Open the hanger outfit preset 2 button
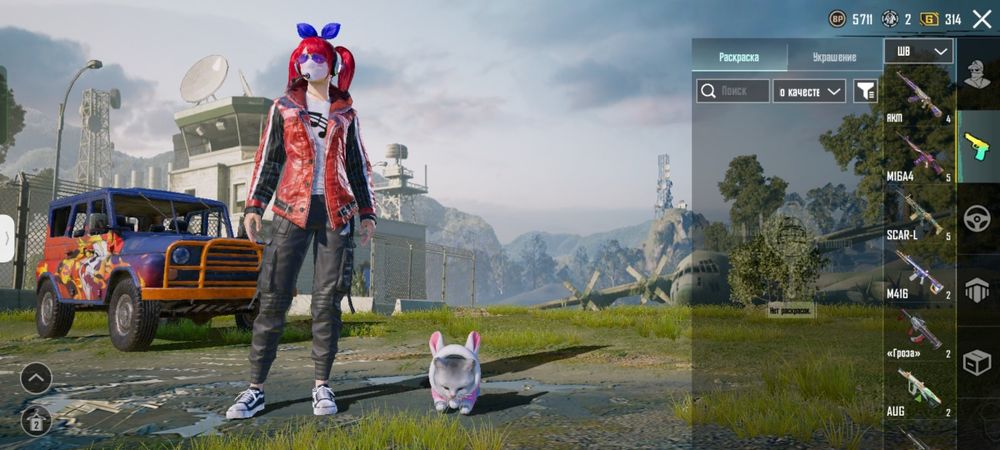Image resolution: width=1000 pixels, height=450 pixels. 36,420
